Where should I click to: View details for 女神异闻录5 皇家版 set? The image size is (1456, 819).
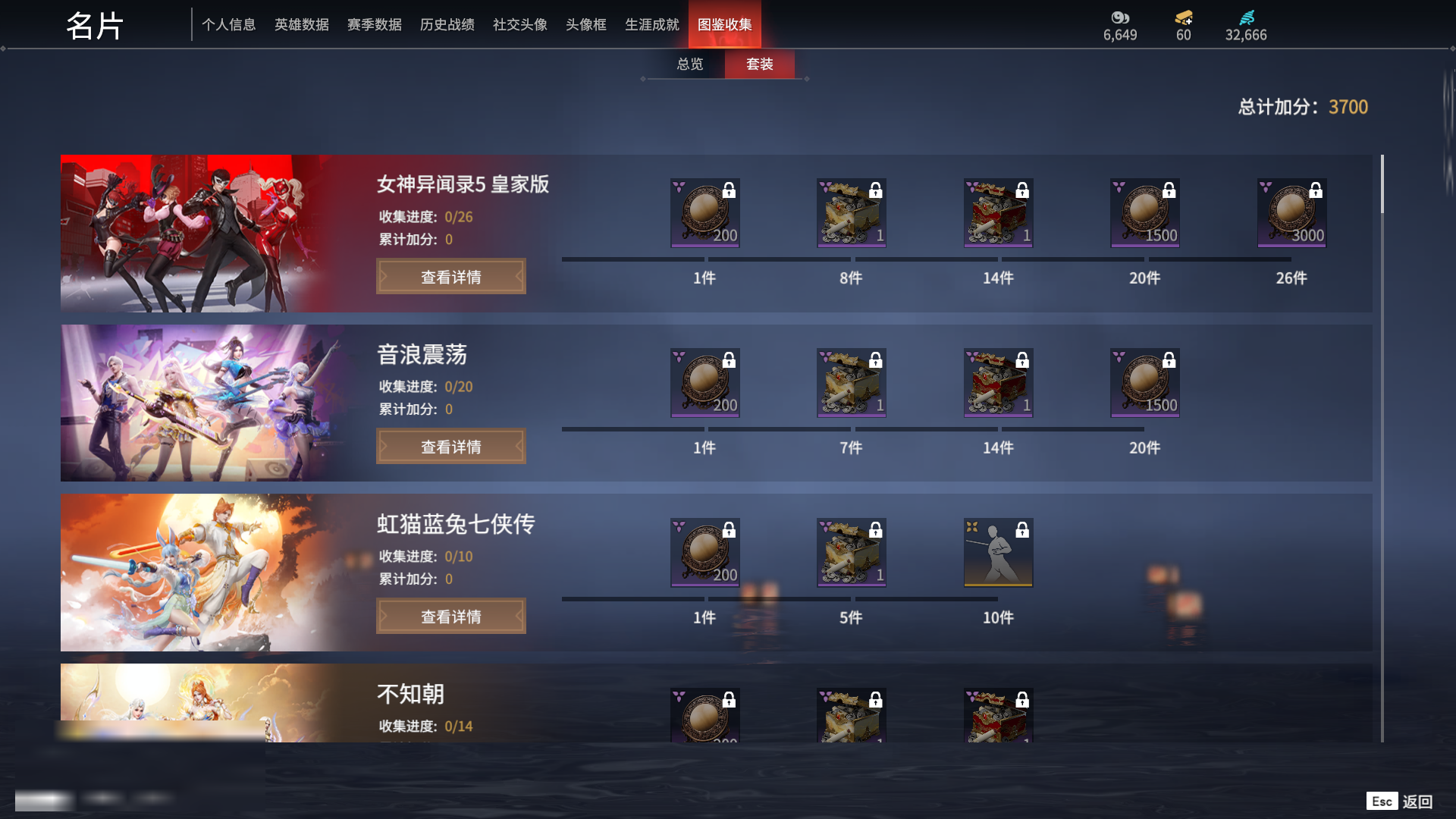pos(450,277)
